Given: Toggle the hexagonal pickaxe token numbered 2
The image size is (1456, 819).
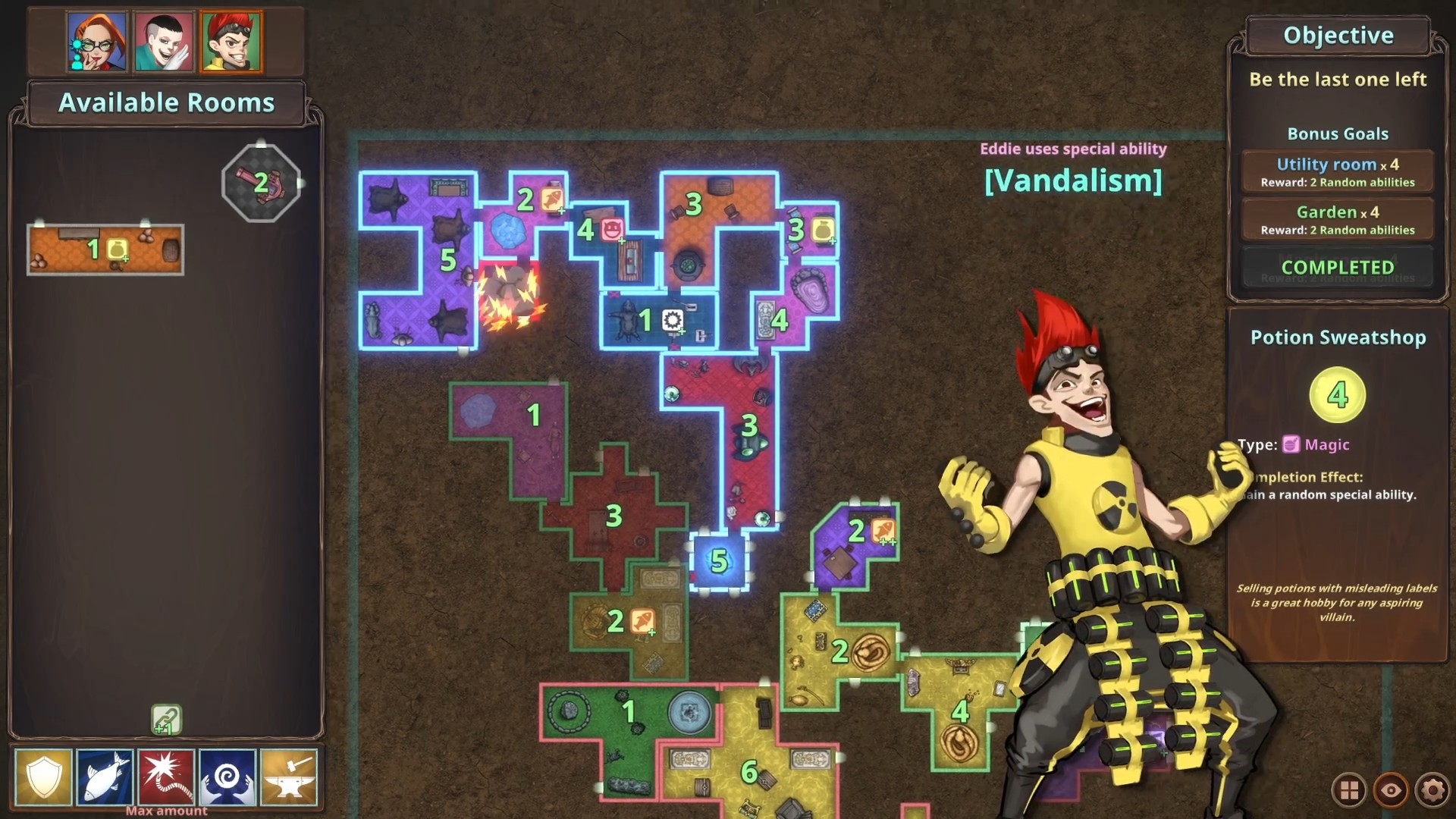Looking at the screenshot, I should 261,183.
